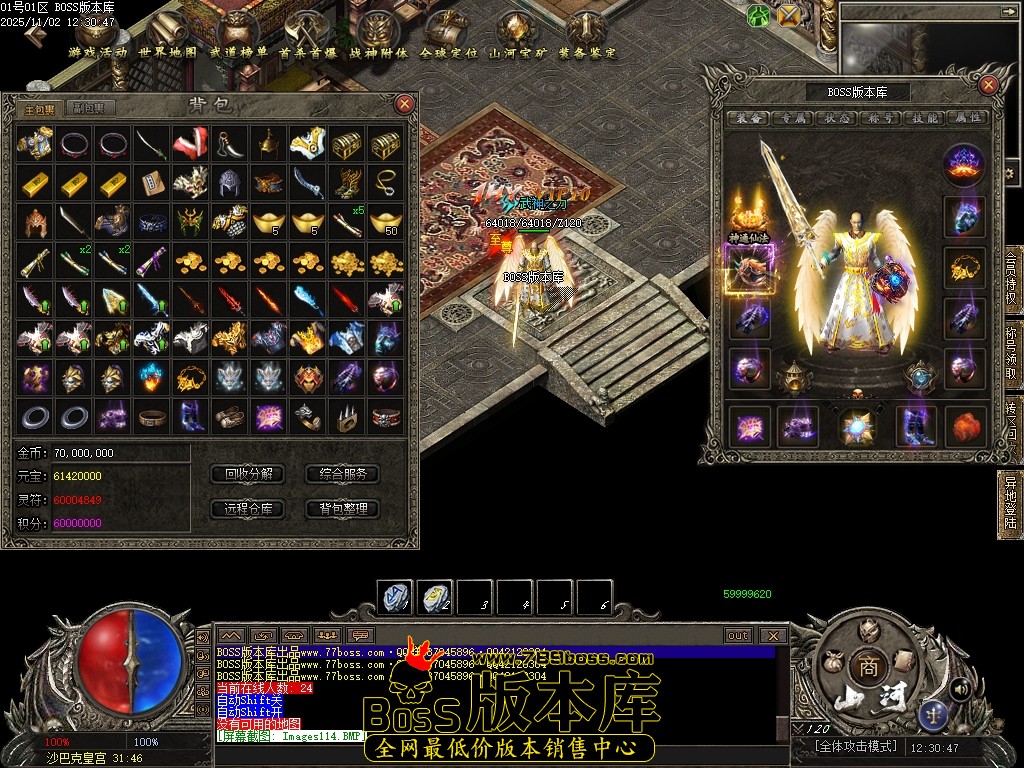Close the character equipment panel
Screen dimensions: 1024x768
point(990,85)
